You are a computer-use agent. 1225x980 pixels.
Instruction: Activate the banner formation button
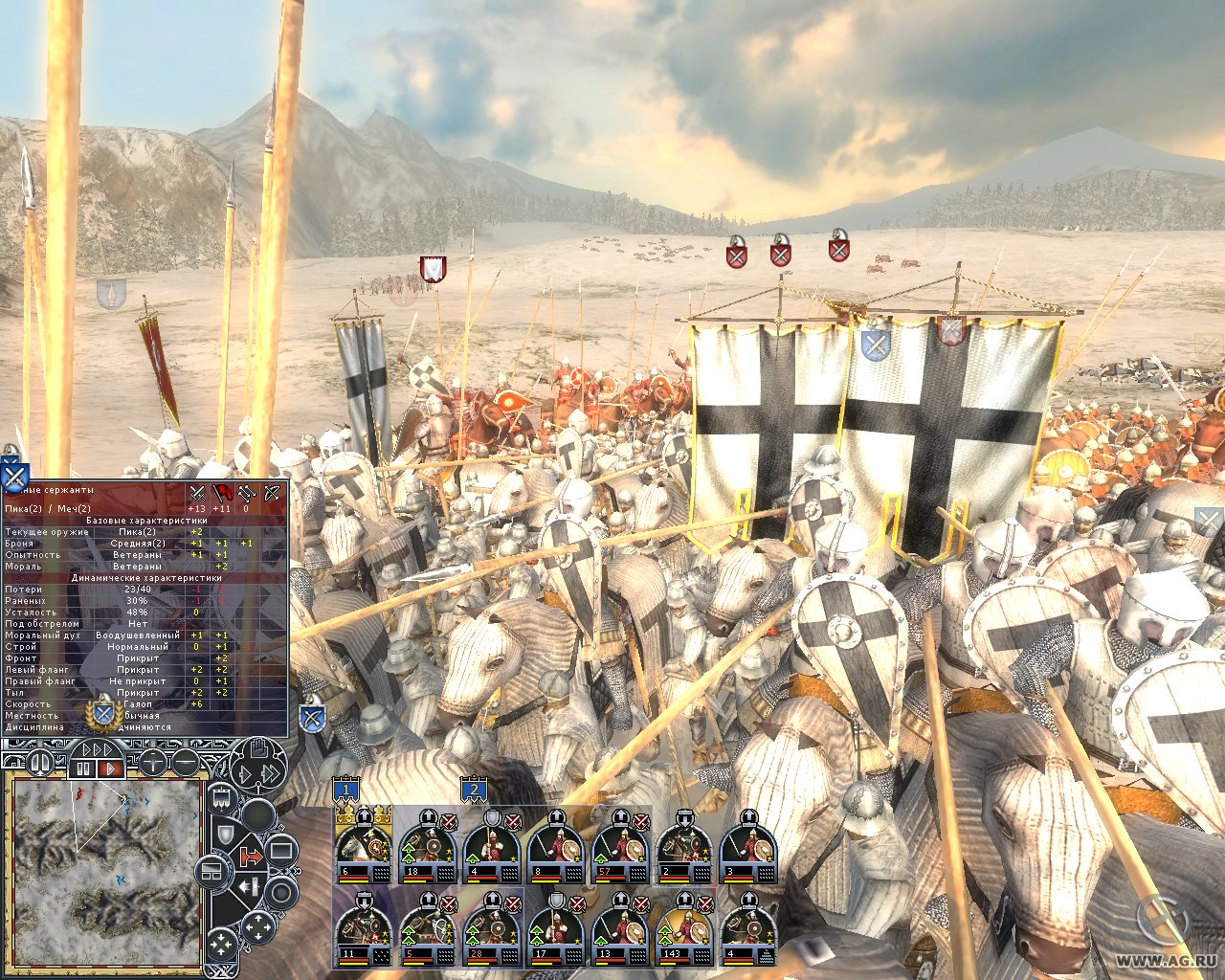coord(220,797)
